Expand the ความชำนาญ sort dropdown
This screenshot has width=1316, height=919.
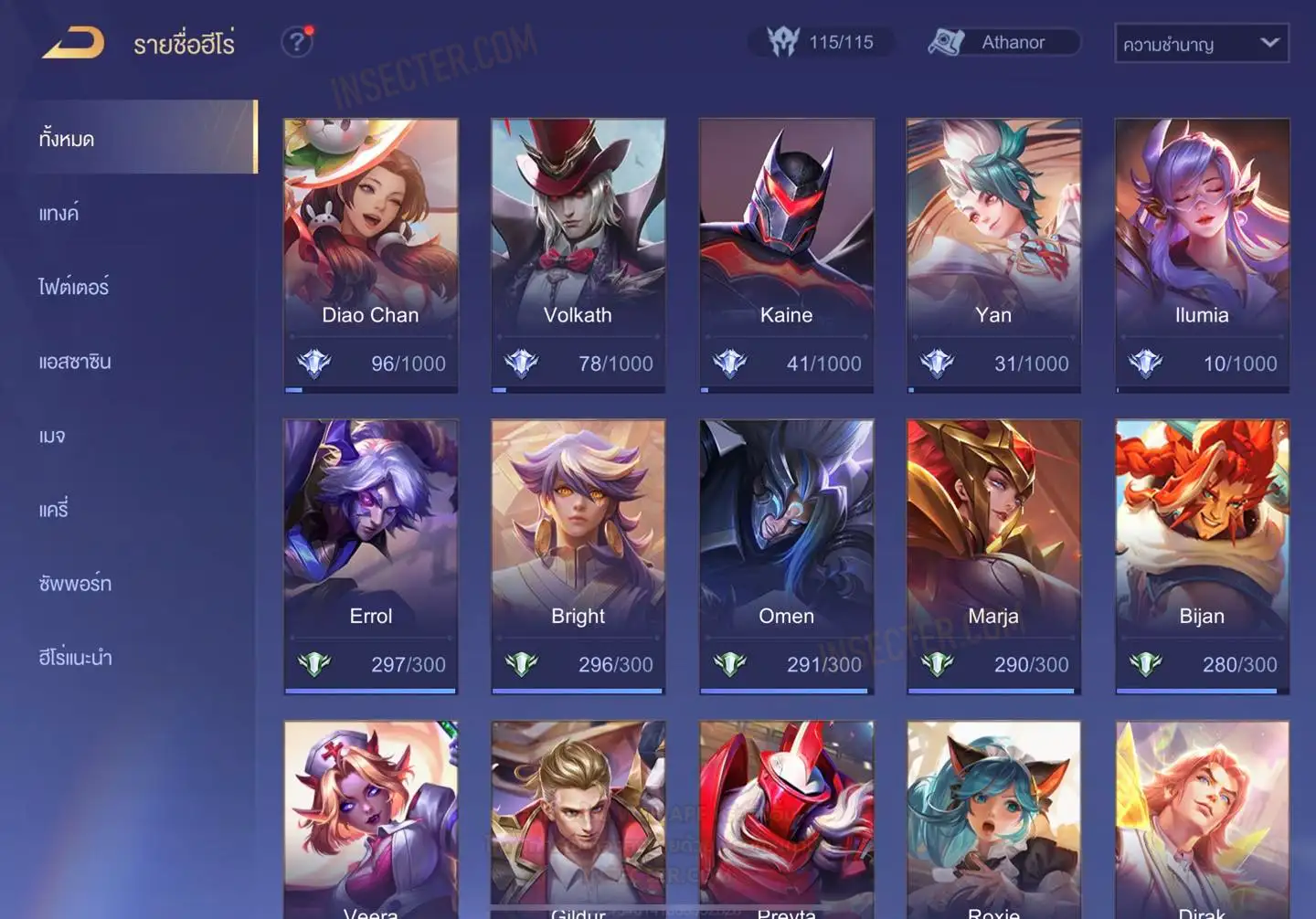click(x=1201, y=44)
